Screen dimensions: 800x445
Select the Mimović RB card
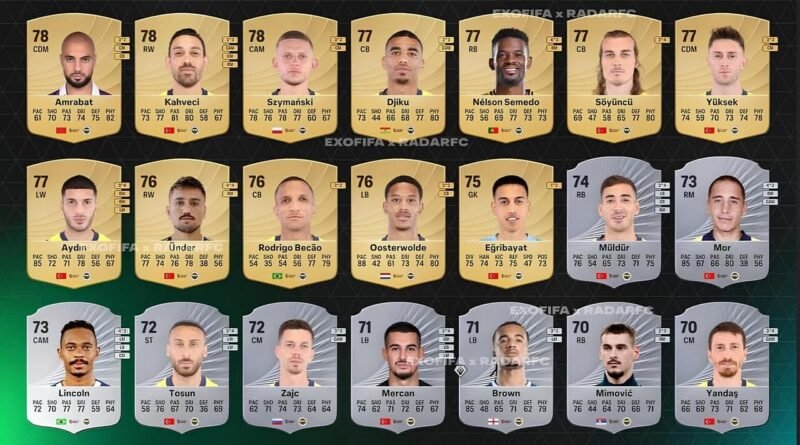tap(614, 367)
